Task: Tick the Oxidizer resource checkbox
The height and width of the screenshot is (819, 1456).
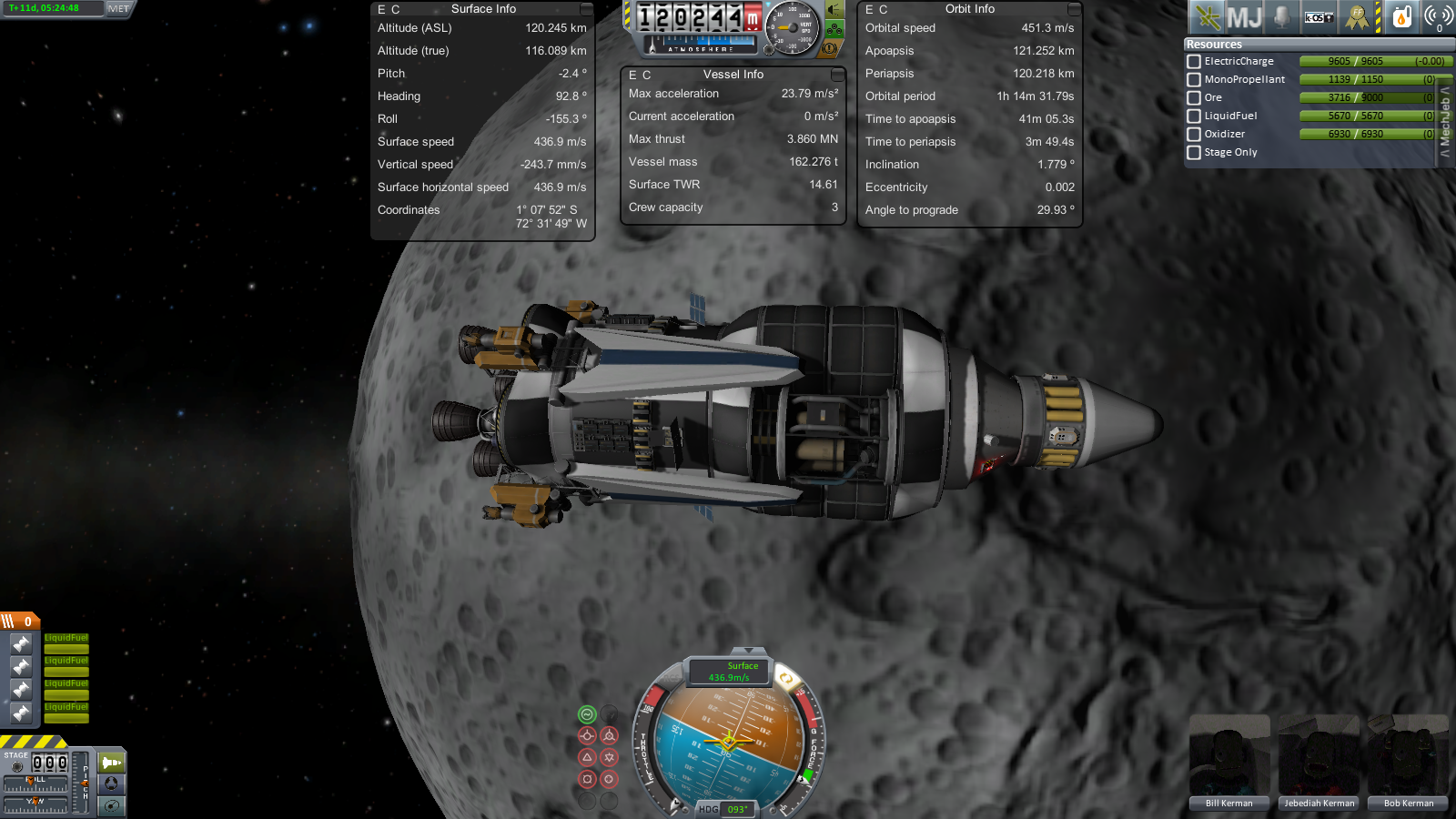Action: coord(1194,135)
